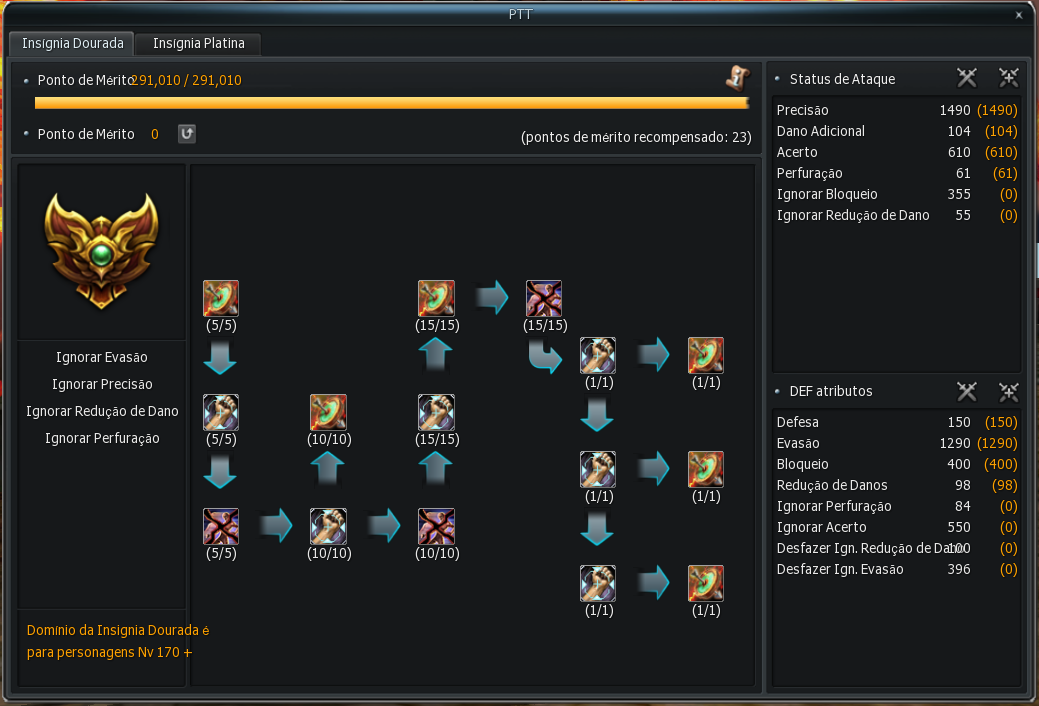1039x706 pixels.
Task: Switch to the Insígnia Platina tab
Action: [x=198, y=44]
